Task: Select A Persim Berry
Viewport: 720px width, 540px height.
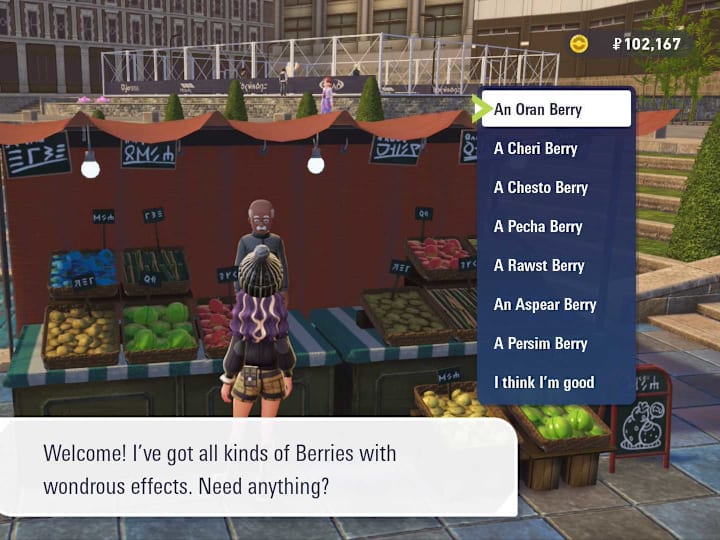Action: 555,343
